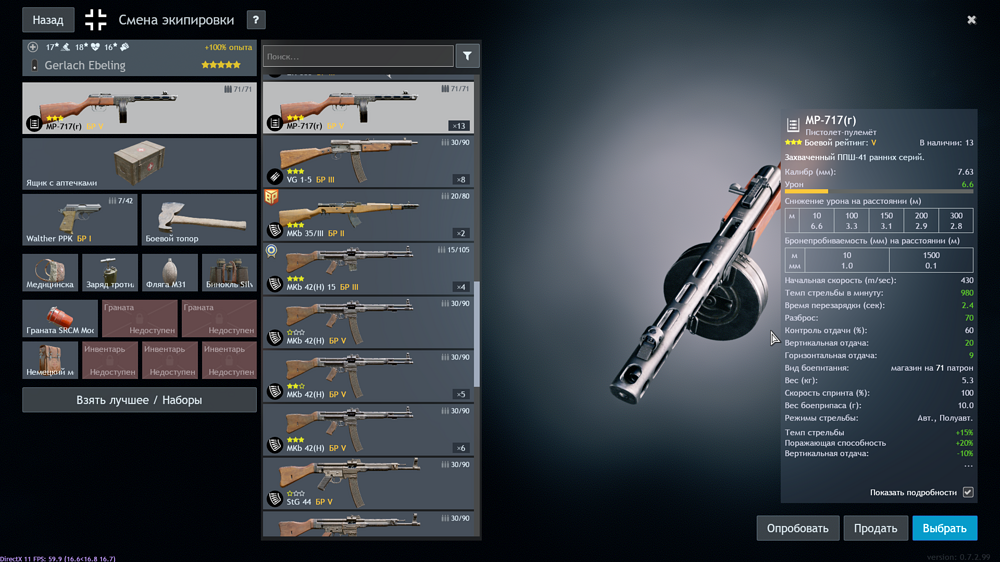The height and width of the screenshot is (562, 1000).
Task: Click the weapon search field
Action: pyautogui.click(x=358, y=57)
